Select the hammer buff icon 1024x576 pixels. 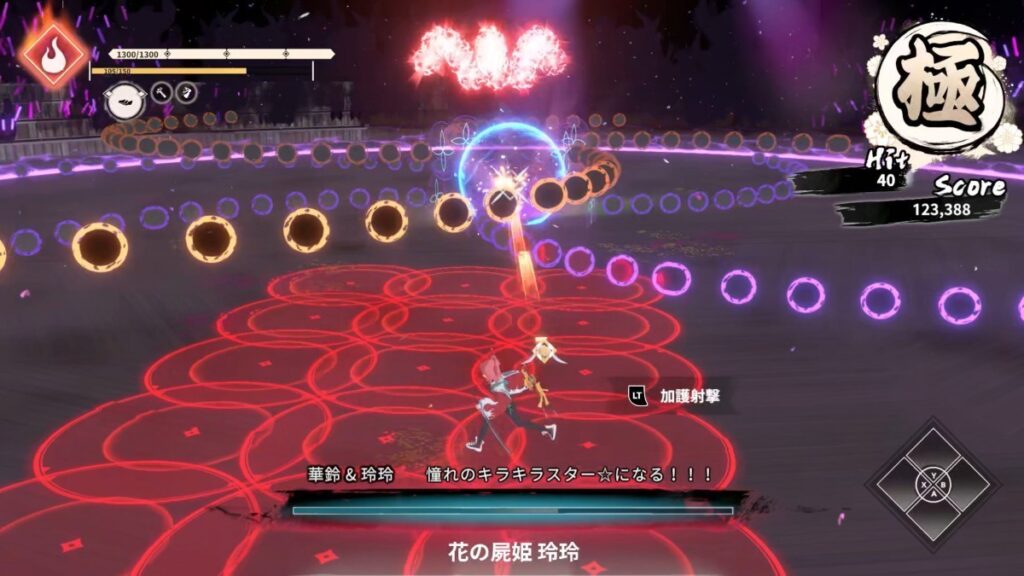[161, 93]
